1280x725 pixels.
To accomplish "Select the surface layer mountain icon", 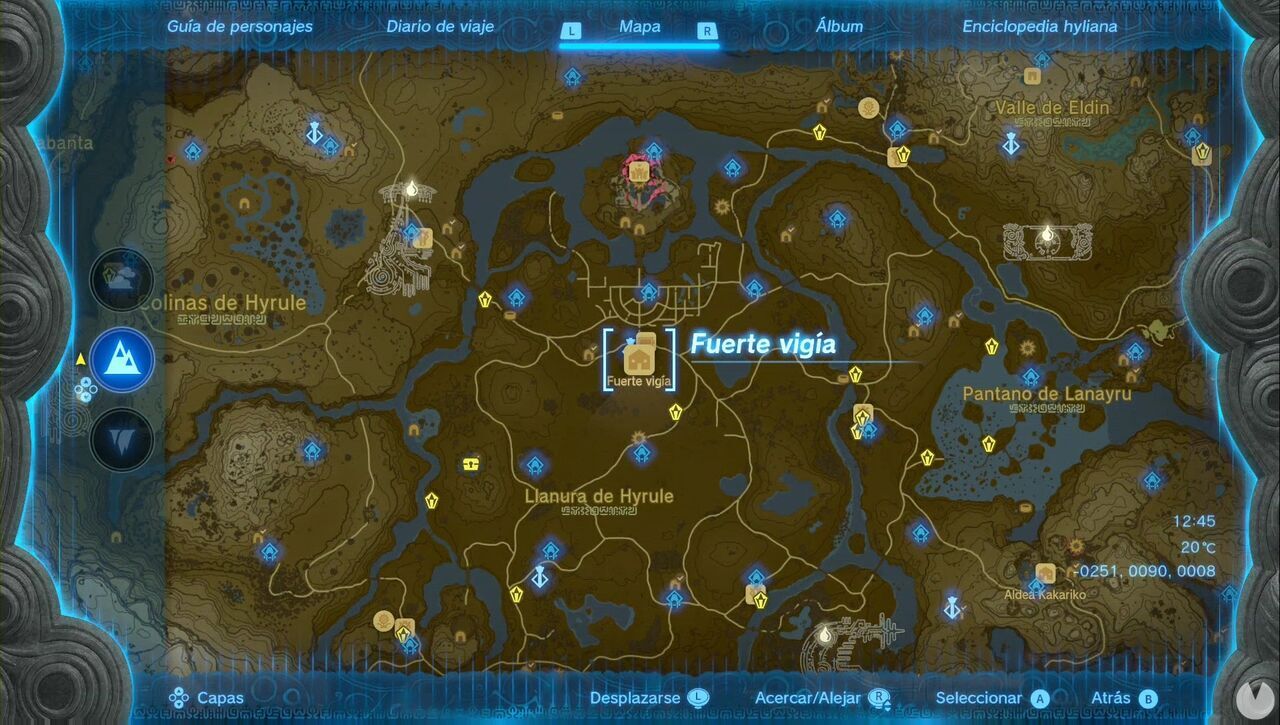I will click(x=120, y=360).
